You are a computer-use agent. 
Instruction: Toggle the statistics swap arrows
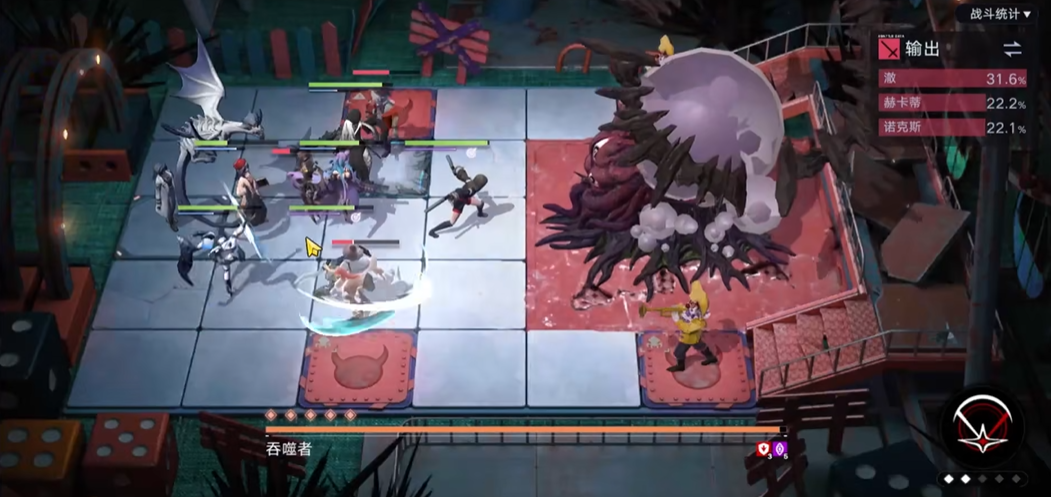[1012, 49]
